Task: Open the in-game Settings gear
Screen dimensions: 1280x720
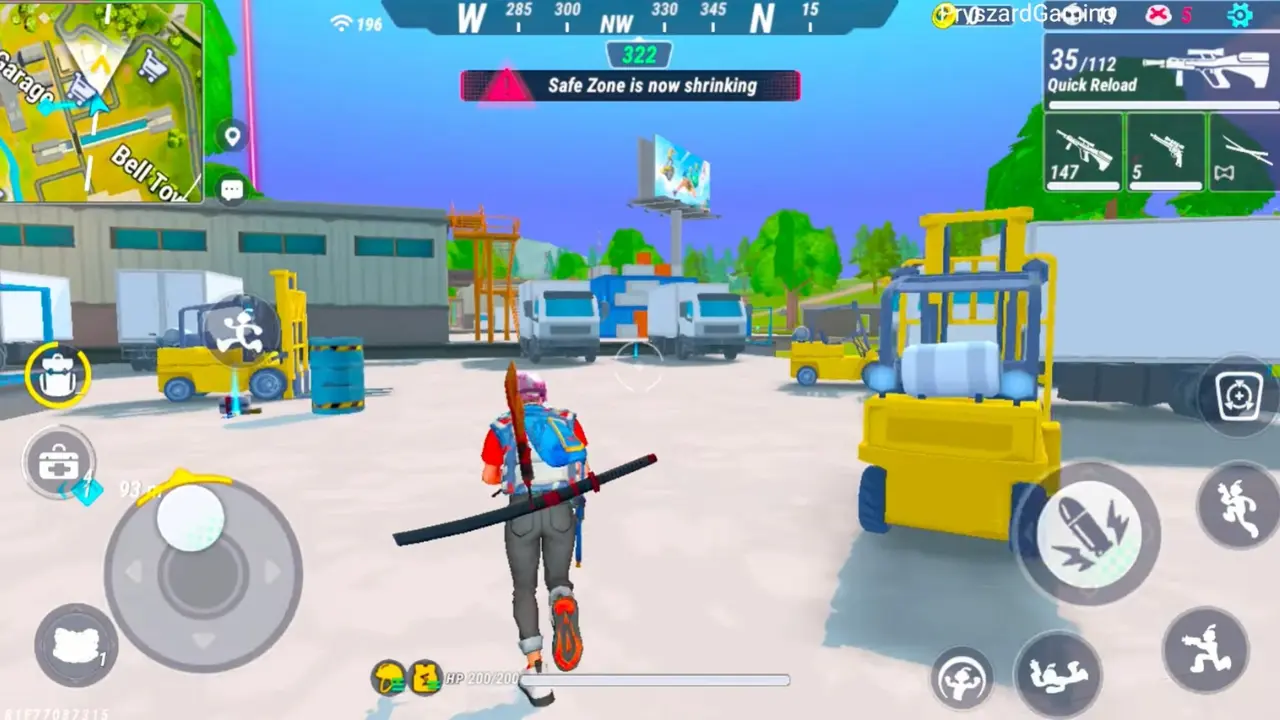Action: pos(1238,15)
